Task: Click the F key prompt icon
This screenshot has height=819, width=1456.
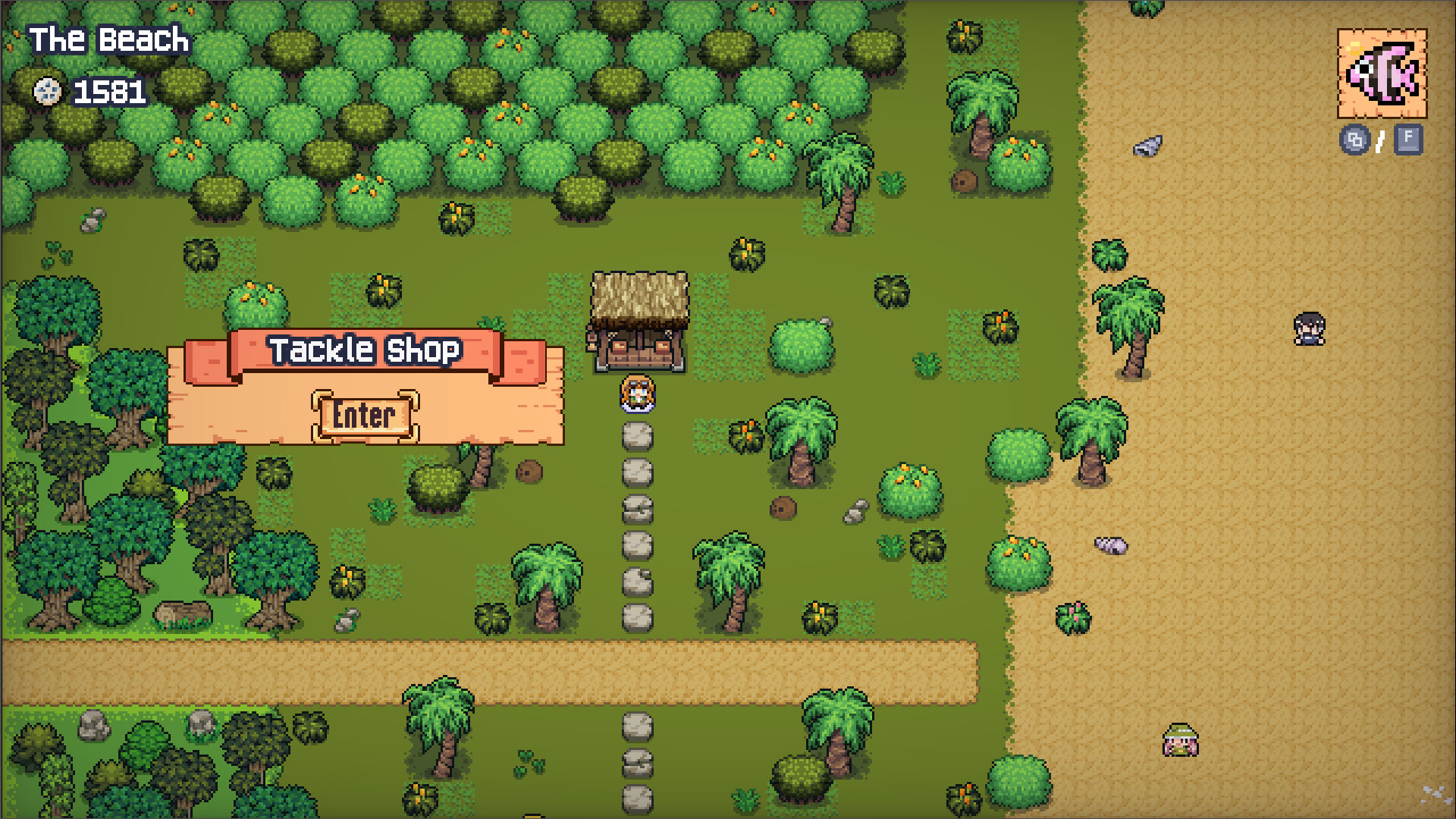Action: tap(1408, 140)
